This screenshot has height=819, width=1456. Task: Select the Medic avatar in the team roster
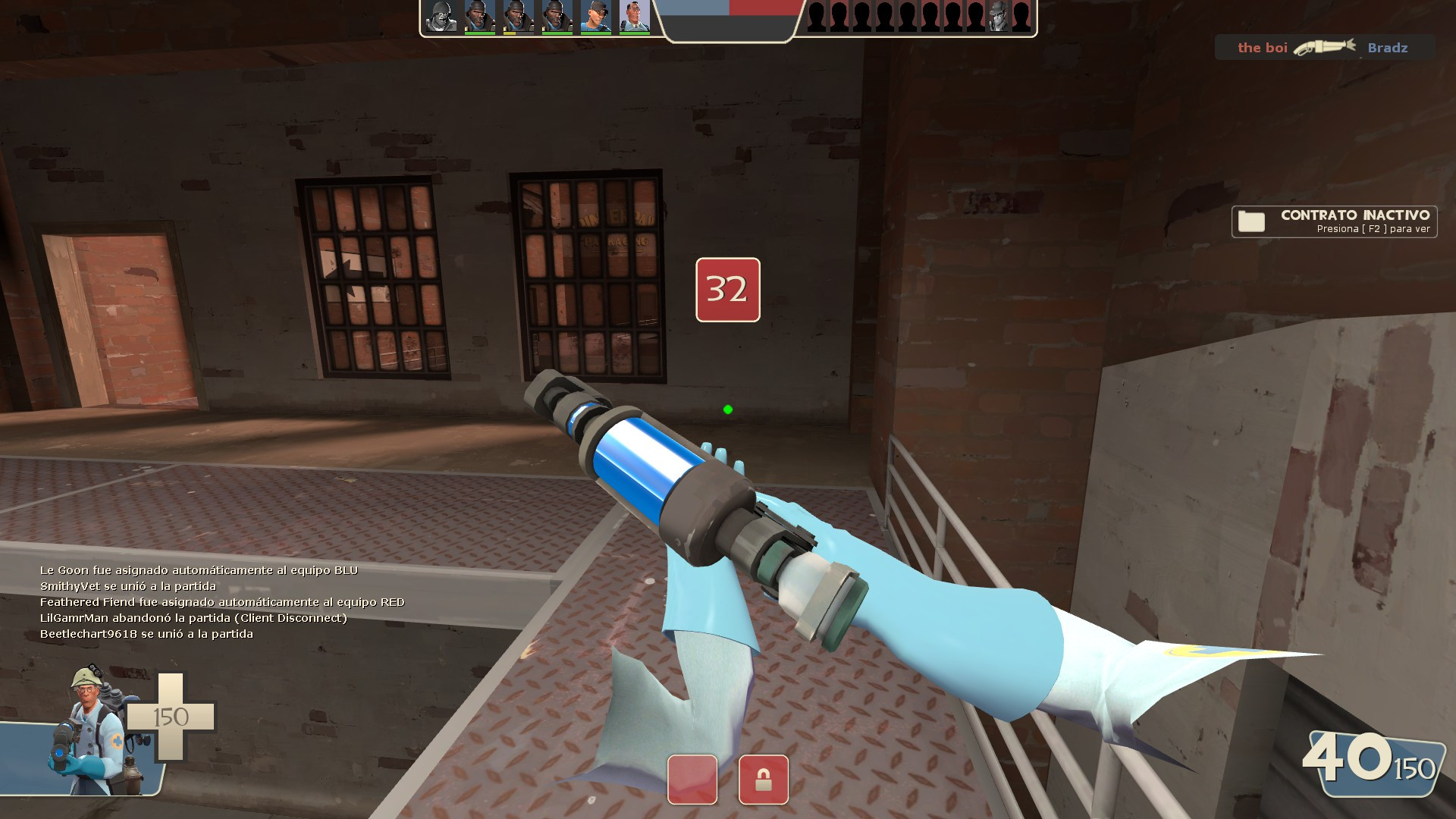[634, 15]
